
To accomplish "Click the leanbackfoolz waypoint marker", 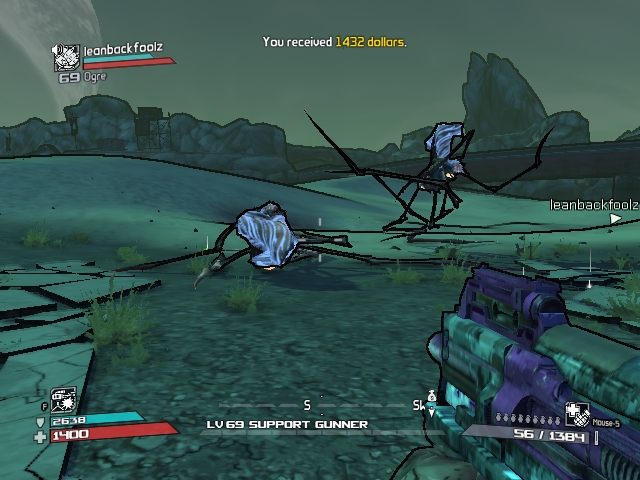I will (x=615, y=219).
